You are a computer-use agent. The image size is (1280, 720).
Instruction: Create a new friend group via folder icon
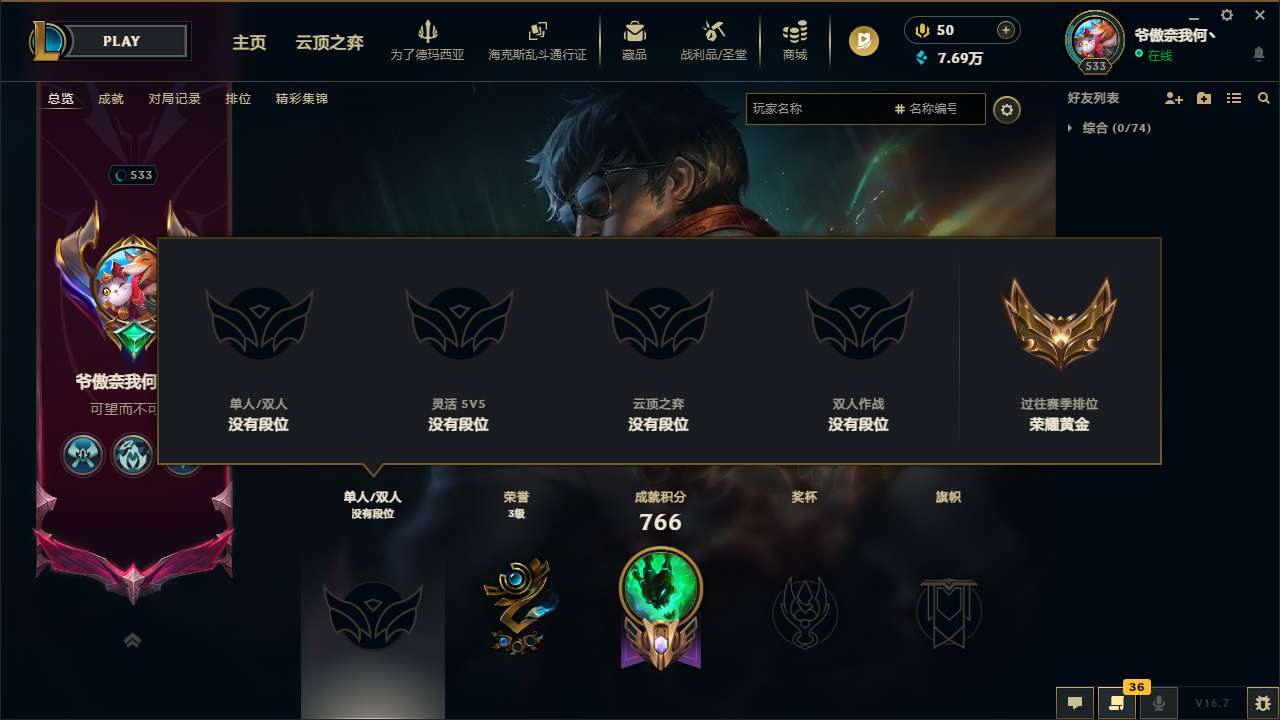tap(1202, 98)
